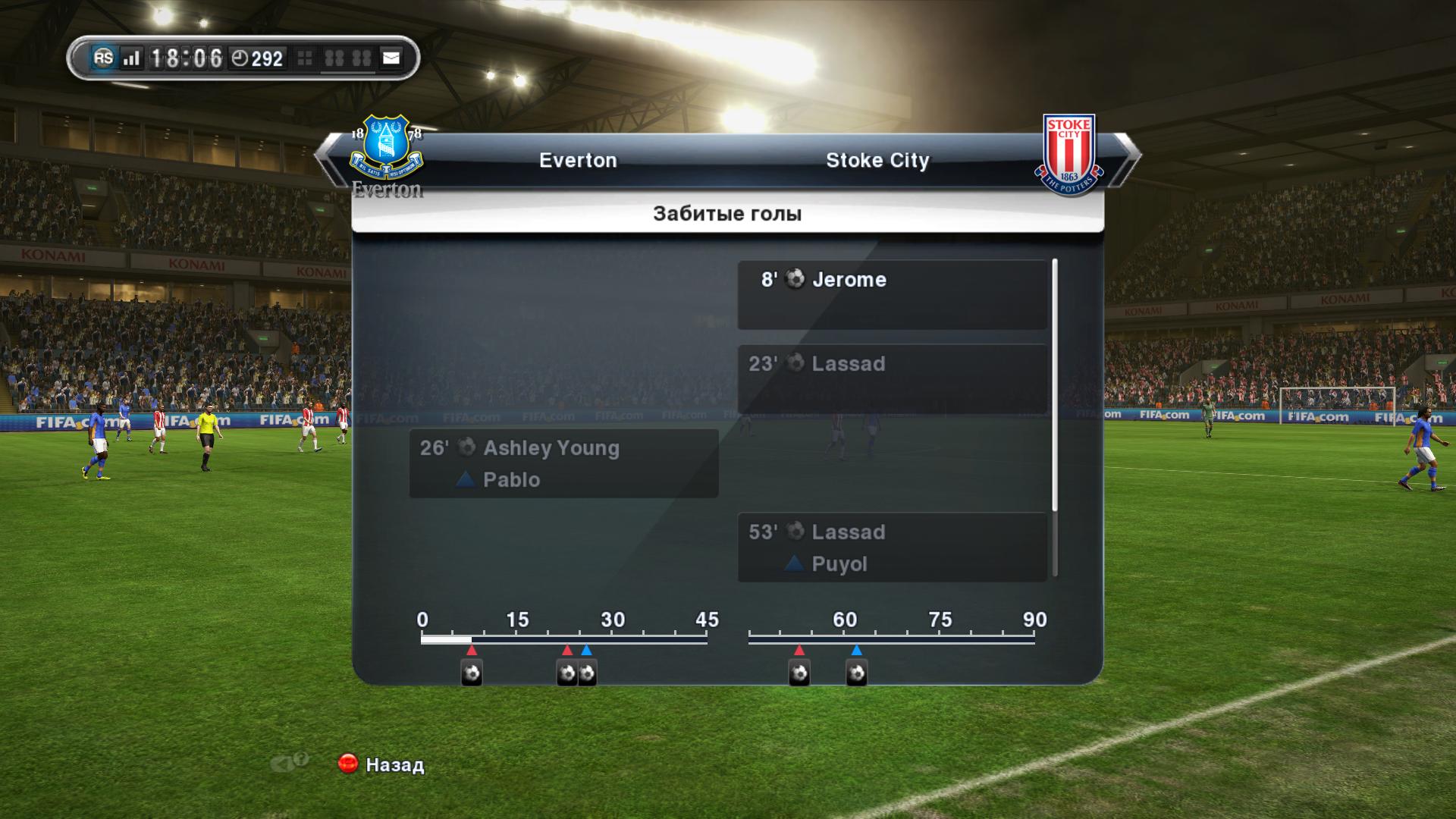Click the first-half timeline ball at 8 minutes
The image size is (1456, 819).
pos(472,673)
